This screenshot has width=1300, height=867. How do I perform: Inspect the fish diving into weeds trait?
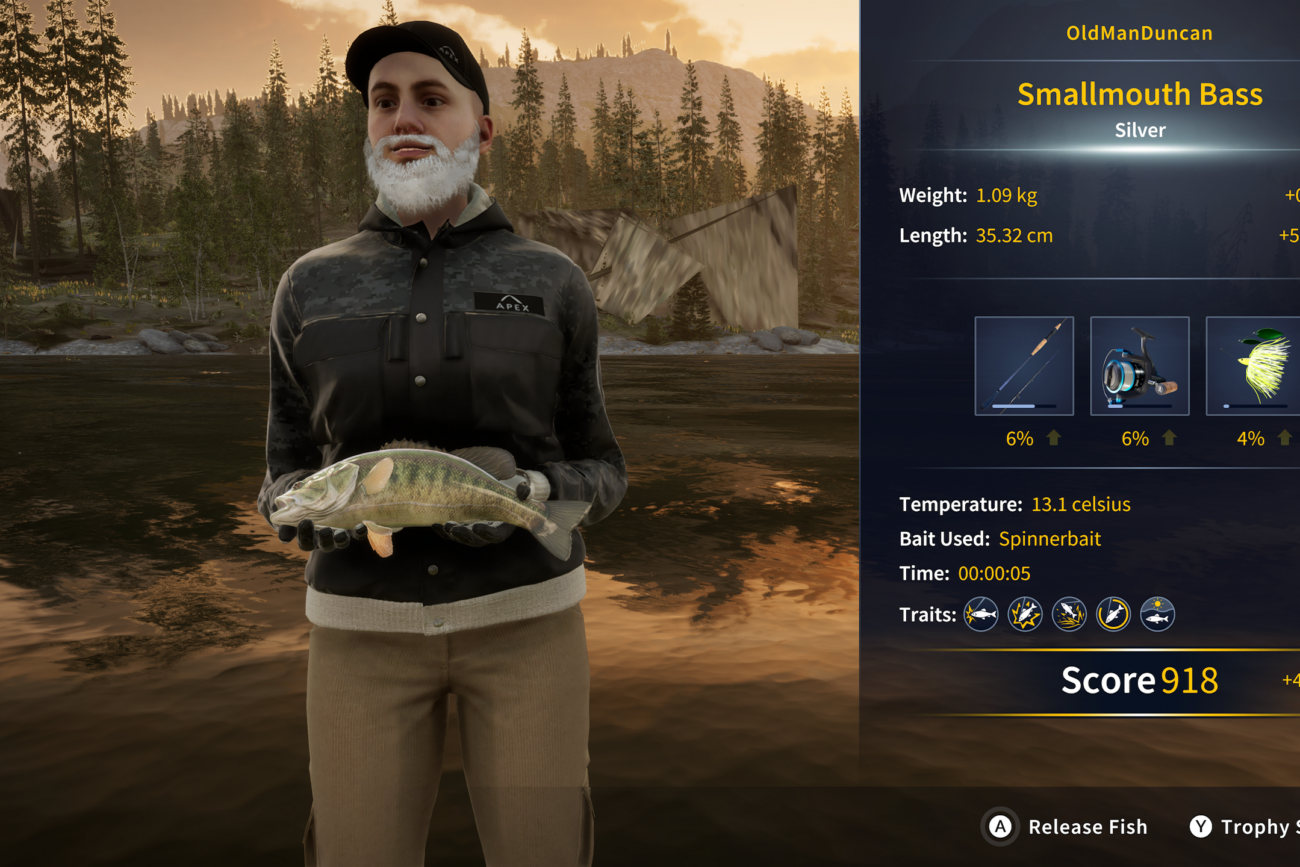1069,614
